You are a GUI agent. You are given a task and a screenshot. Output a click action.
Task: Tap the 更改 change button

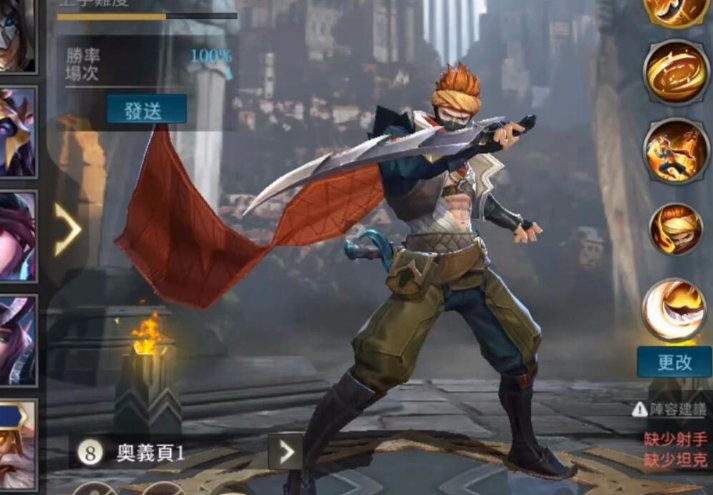675,362
